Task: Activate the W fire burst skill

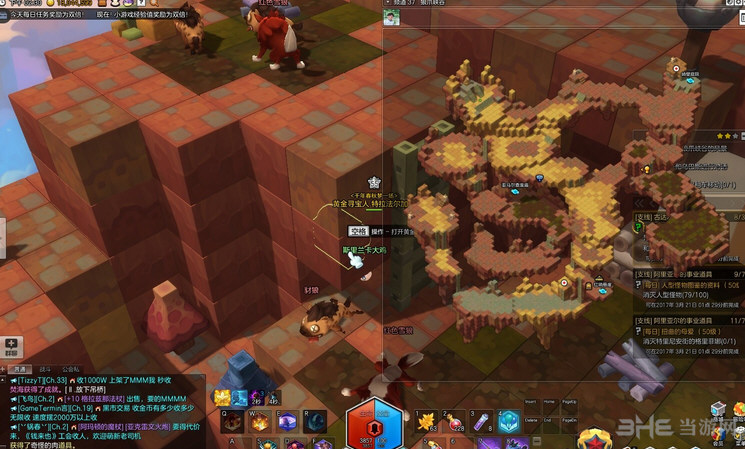Action: 259,422
